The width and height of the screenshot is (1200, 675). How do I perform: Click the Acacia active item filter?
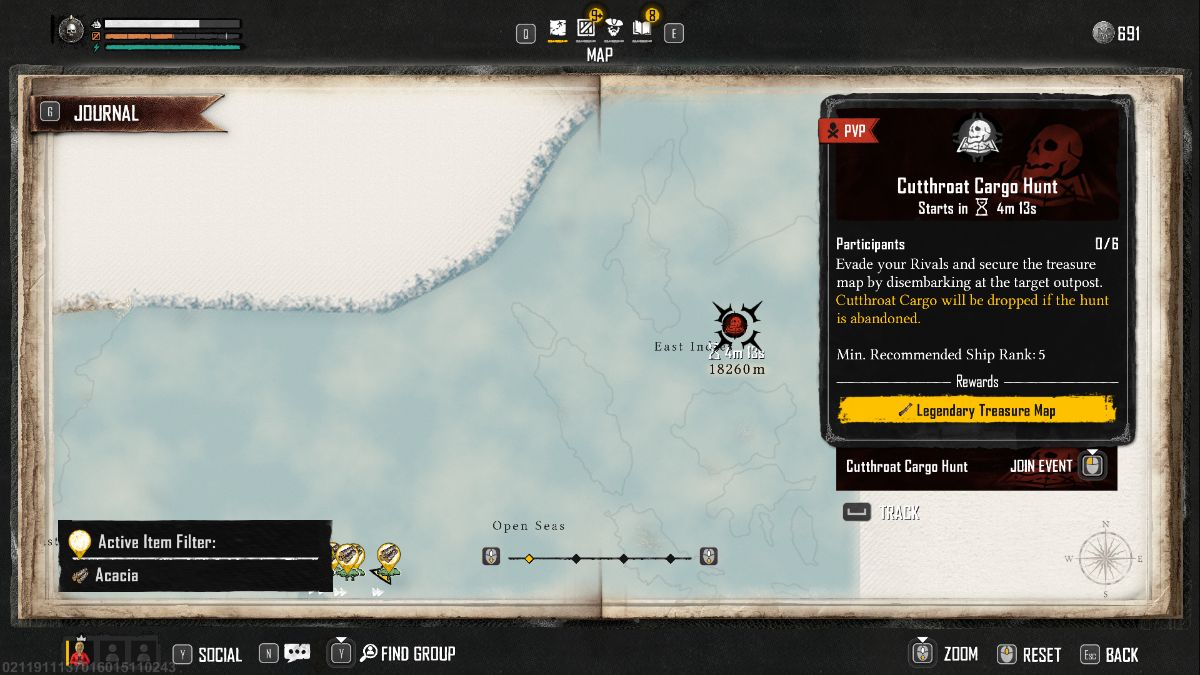(x=117, y=575)
